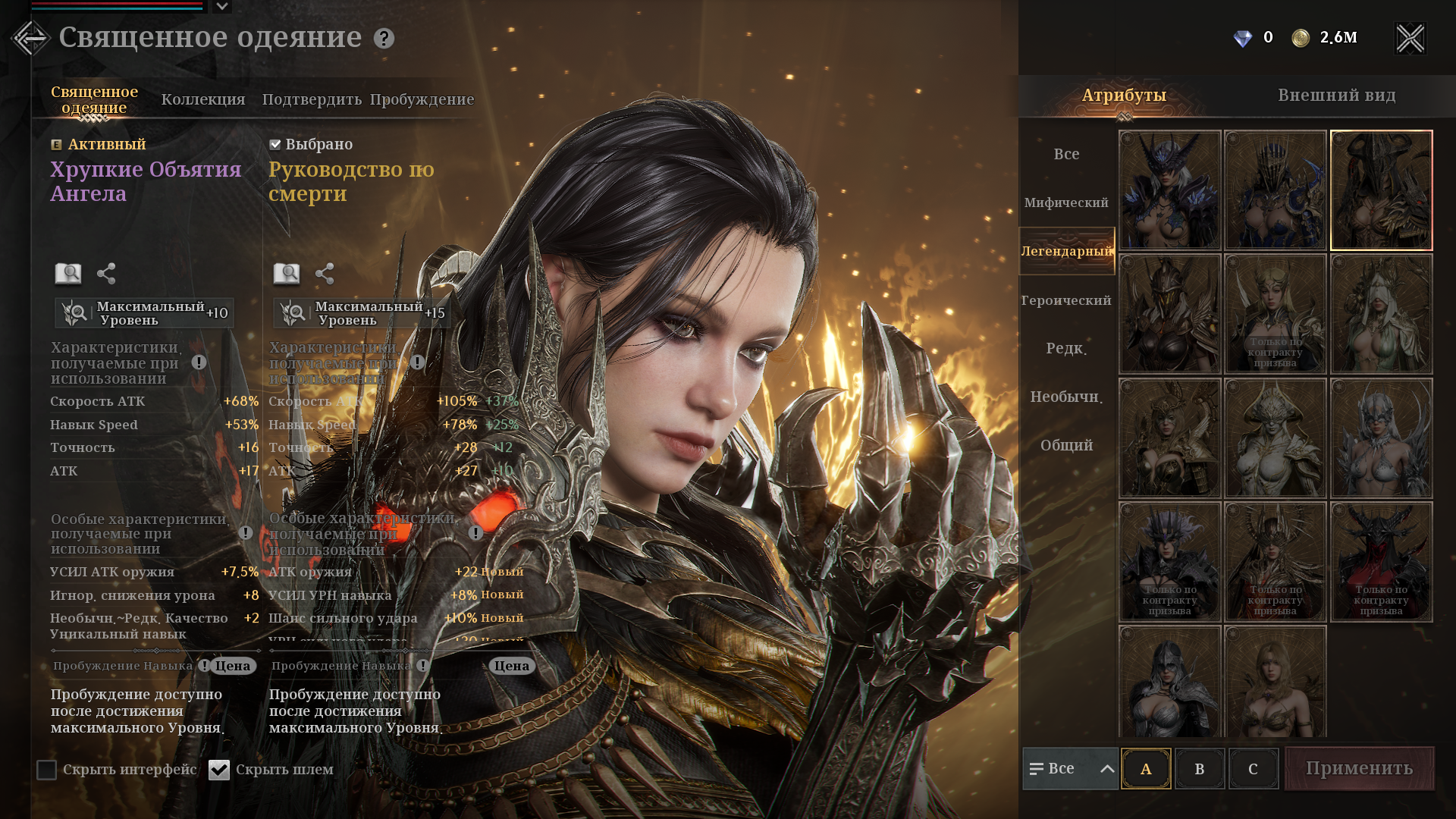This screenshot has height=819, width=1456.
Task: Select the Внешний вид tab
Action: [1336, 96]
